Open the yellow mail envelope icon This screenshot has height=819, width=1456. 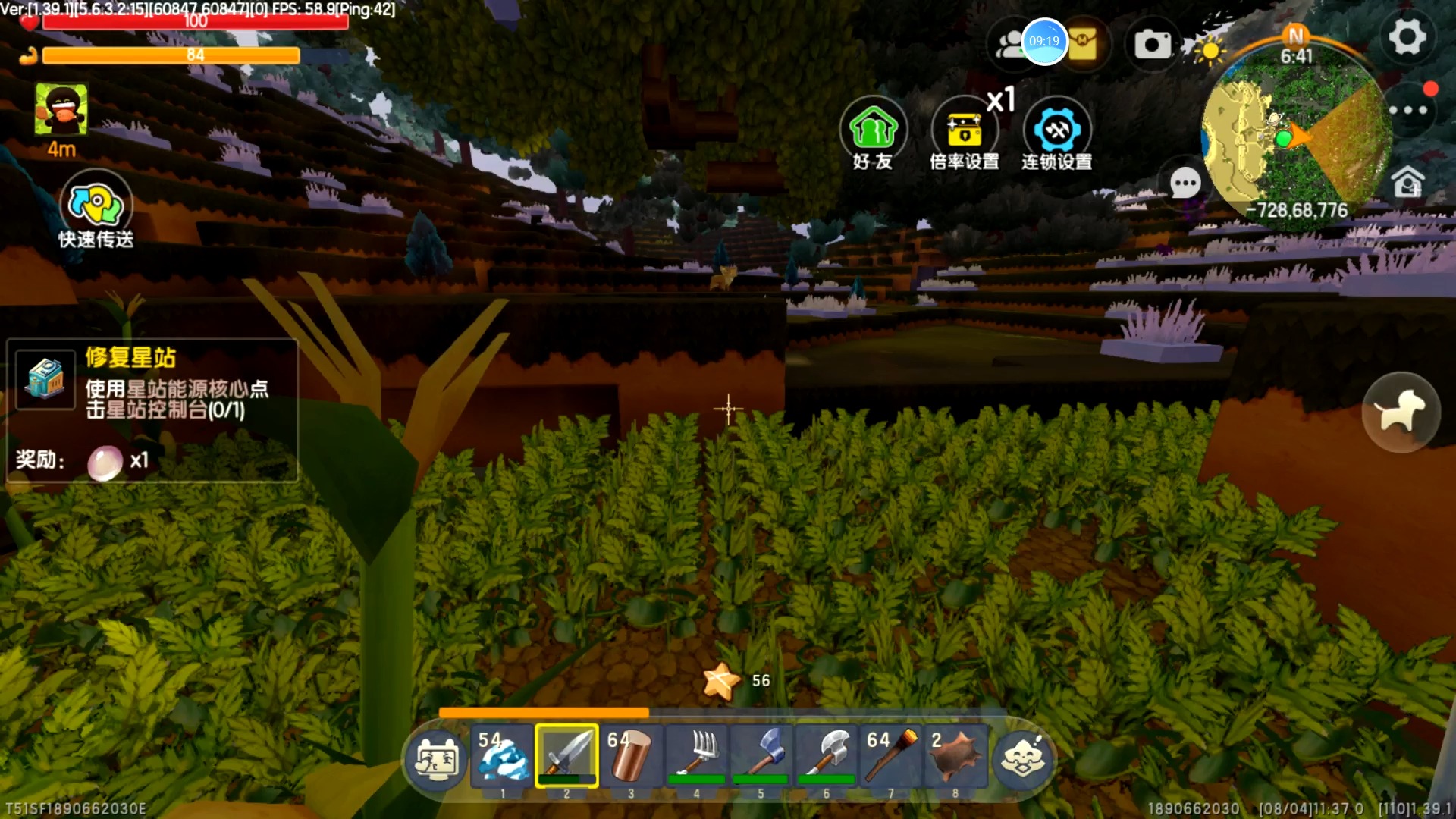(1084, 42)
